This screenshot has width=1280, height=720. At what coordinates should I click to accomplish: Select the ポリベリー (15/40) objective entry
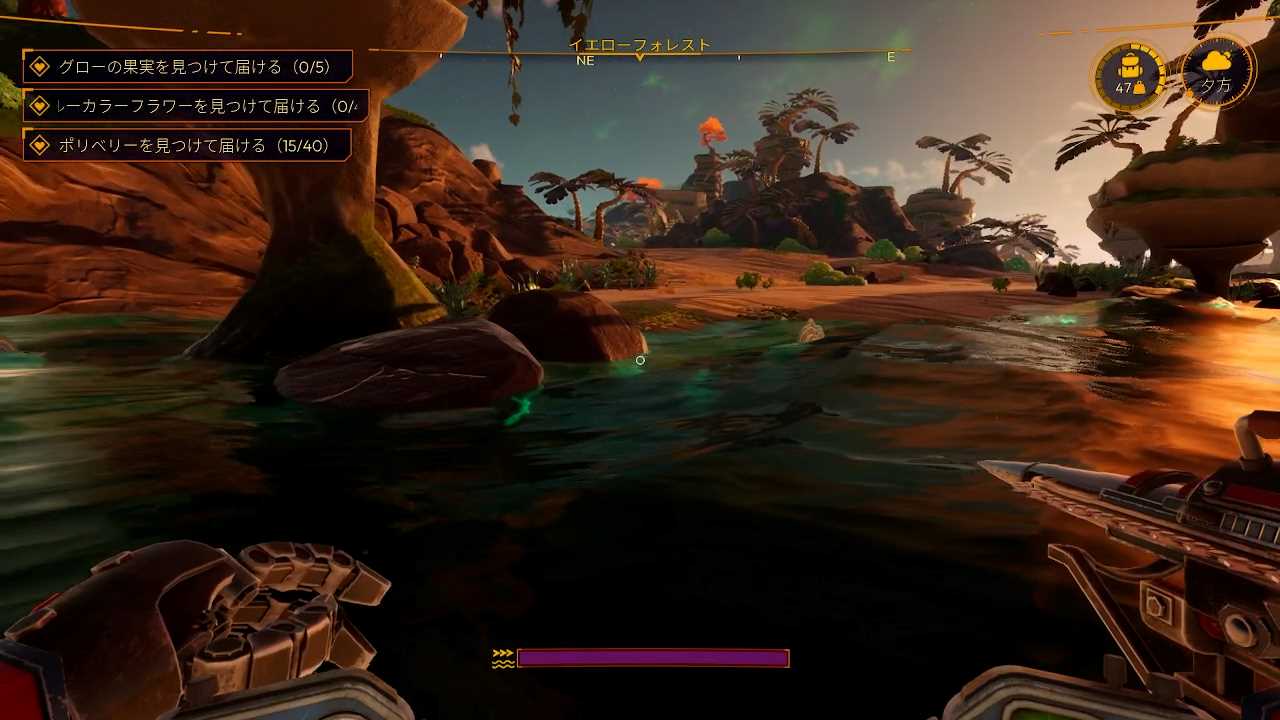coord(187,145)
